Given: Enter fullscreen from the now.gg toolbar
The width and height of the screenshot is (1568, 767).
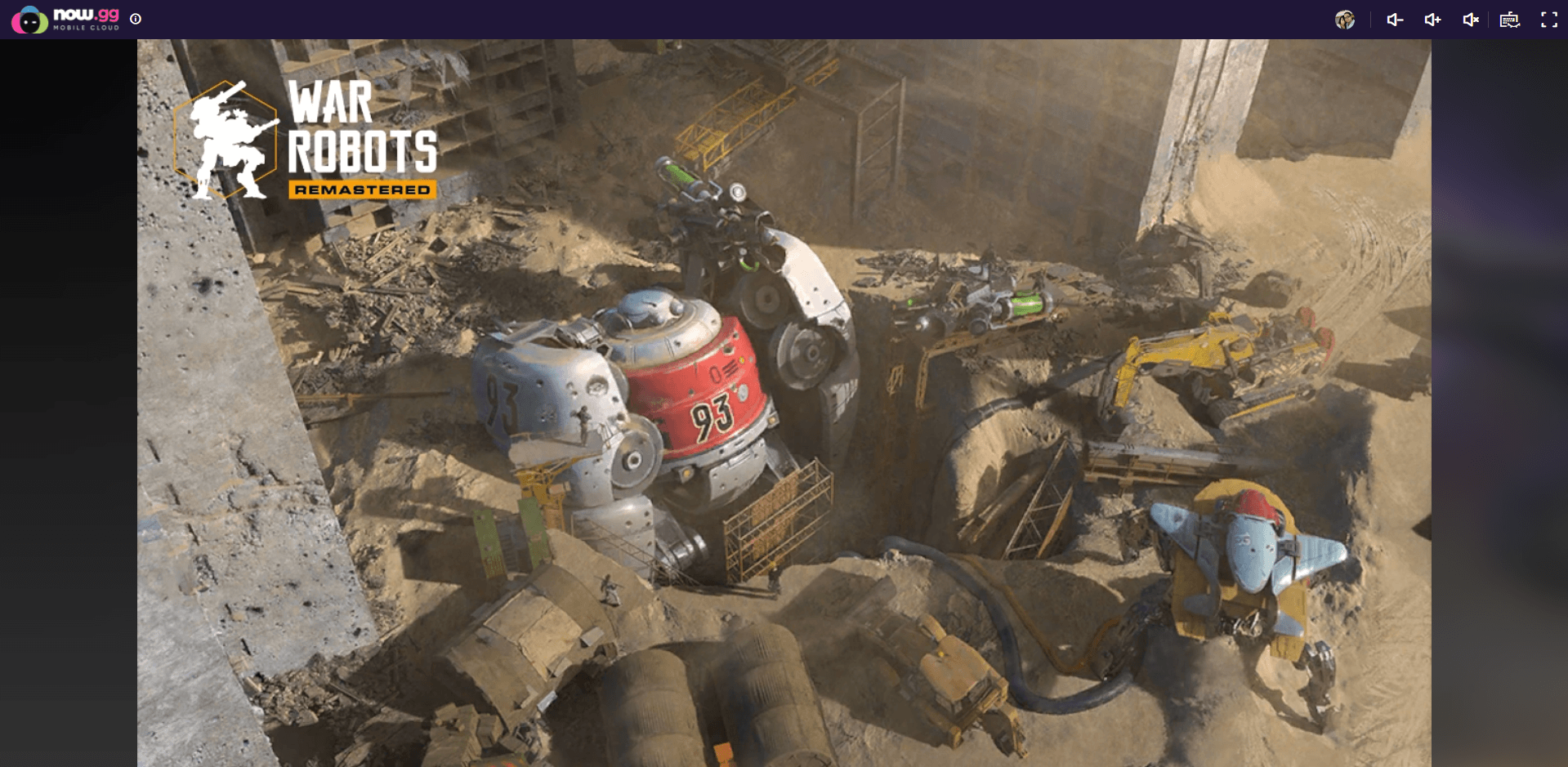Looking at the screenshot, I should coord(1548,20).
